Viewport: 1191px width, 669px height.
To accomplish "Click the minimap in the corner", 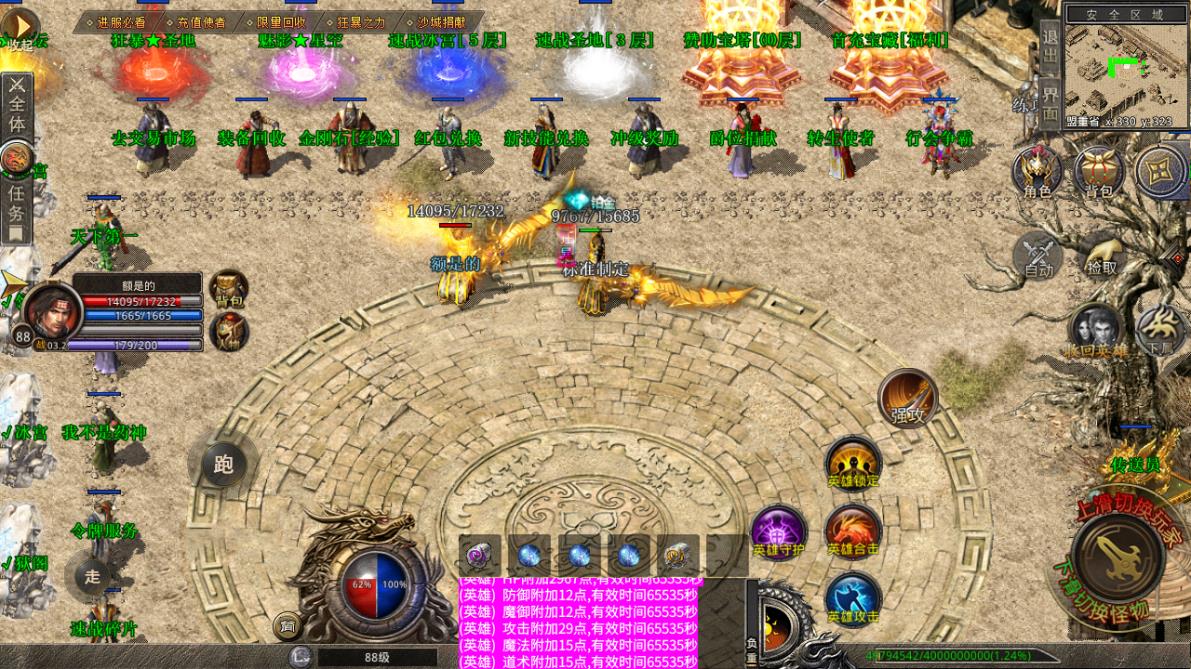I will coord(1125,69).
